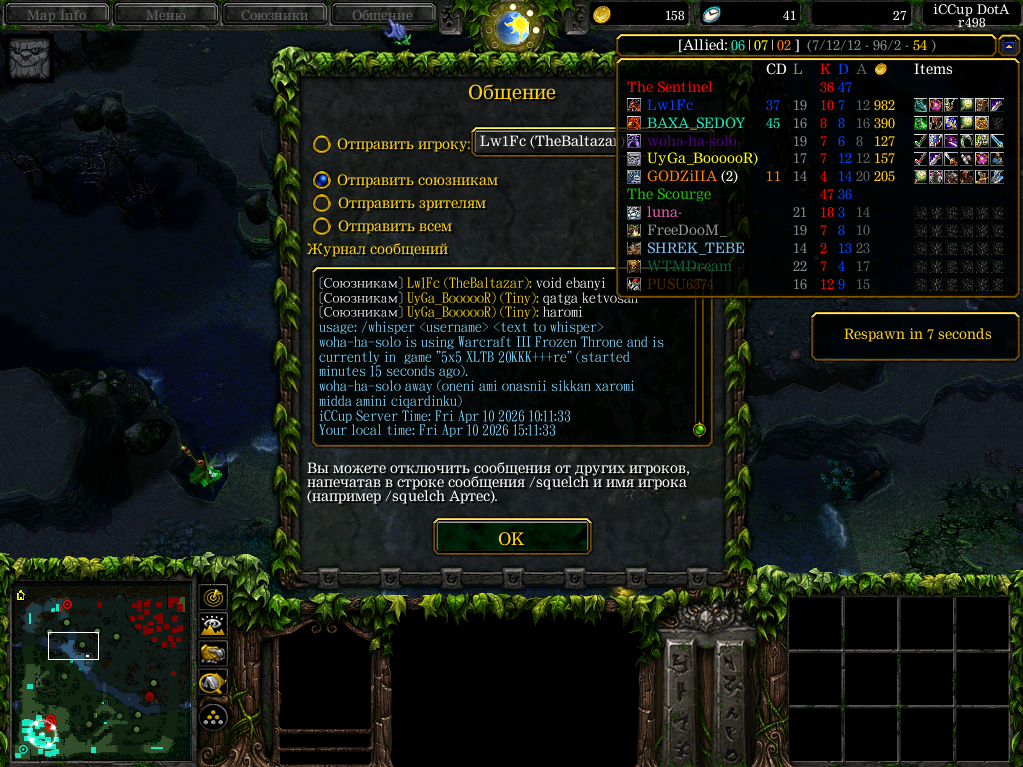Image resolution: width=1023 pixels, height=767 pixels.
Task: Toggle creep camp display magnifier button
Action: point(213,684)
